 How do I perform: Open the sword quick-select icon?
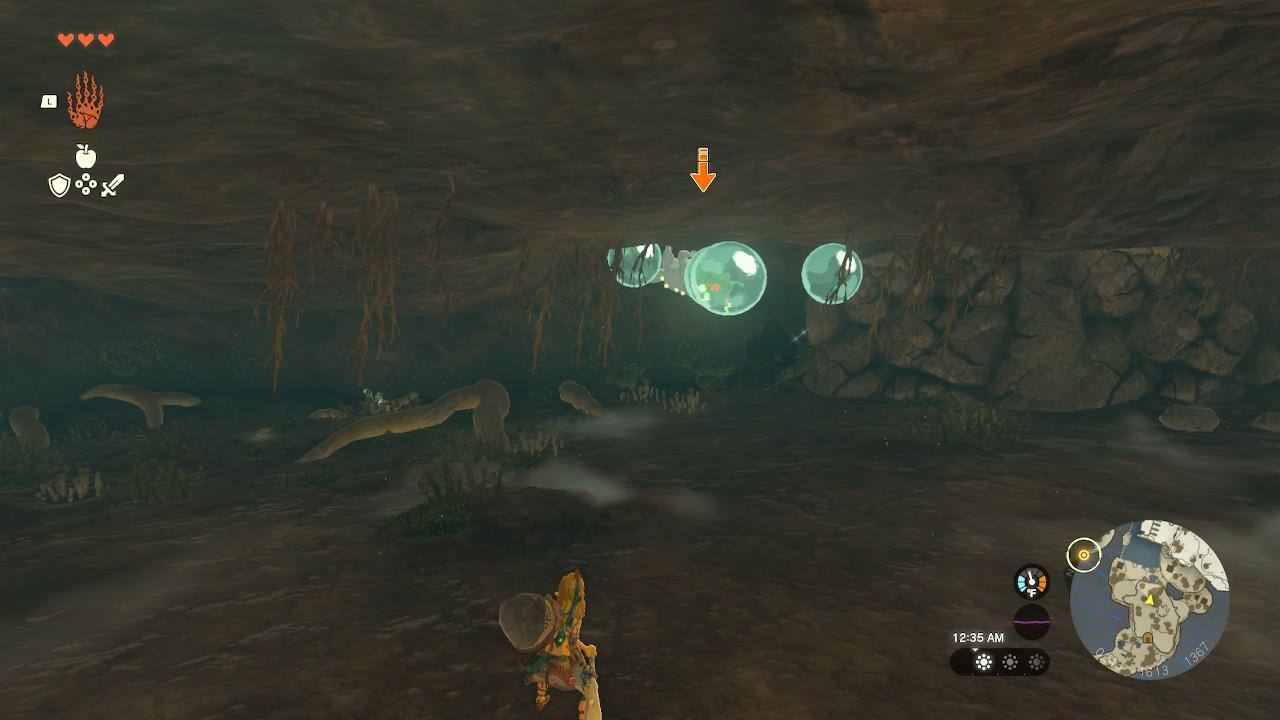click(x=112, y=185)
